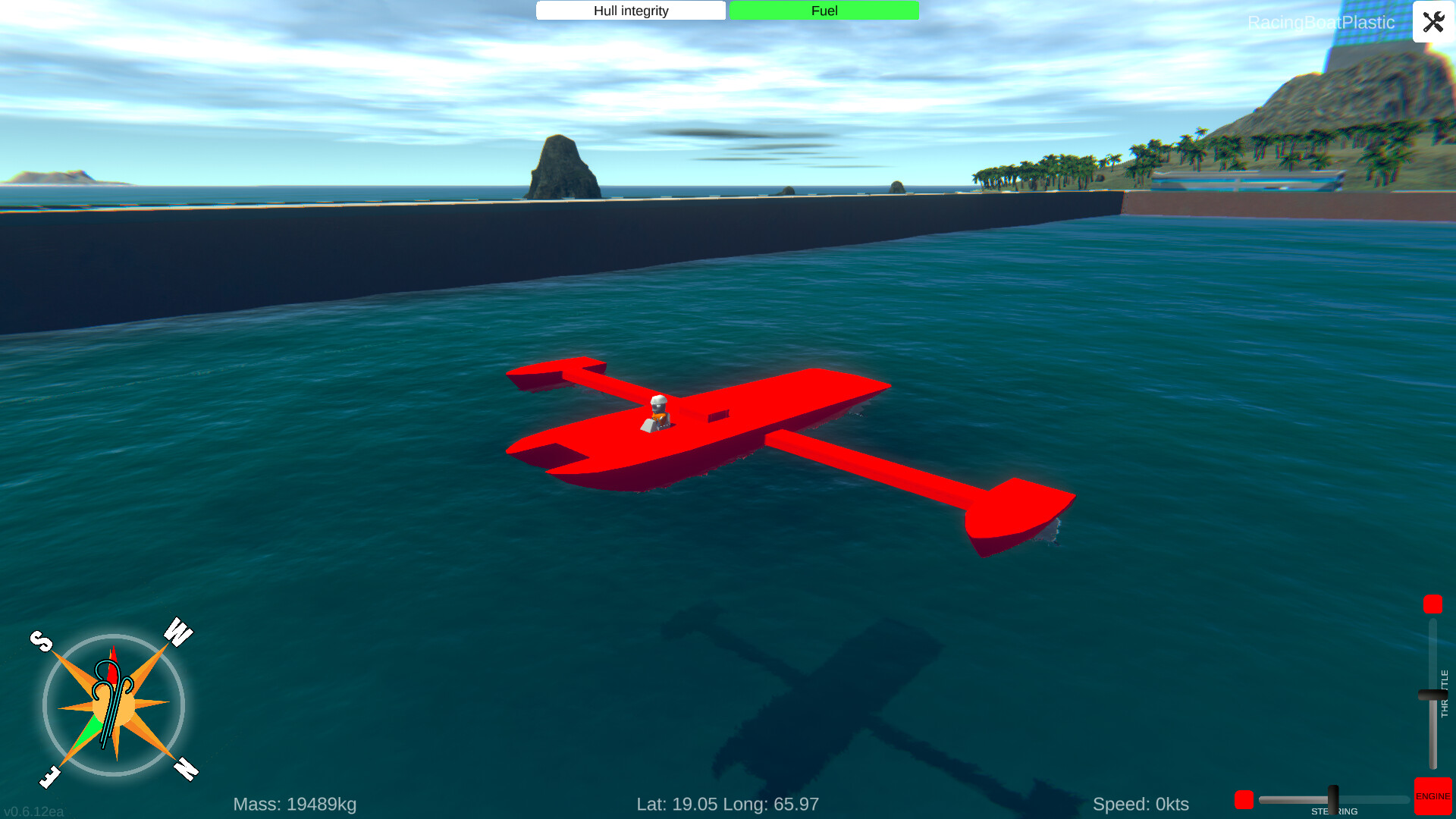Viewport: 1456px width, 819px height.
Task: Click the Mass: 19489kg display
Action: point(295,804)
